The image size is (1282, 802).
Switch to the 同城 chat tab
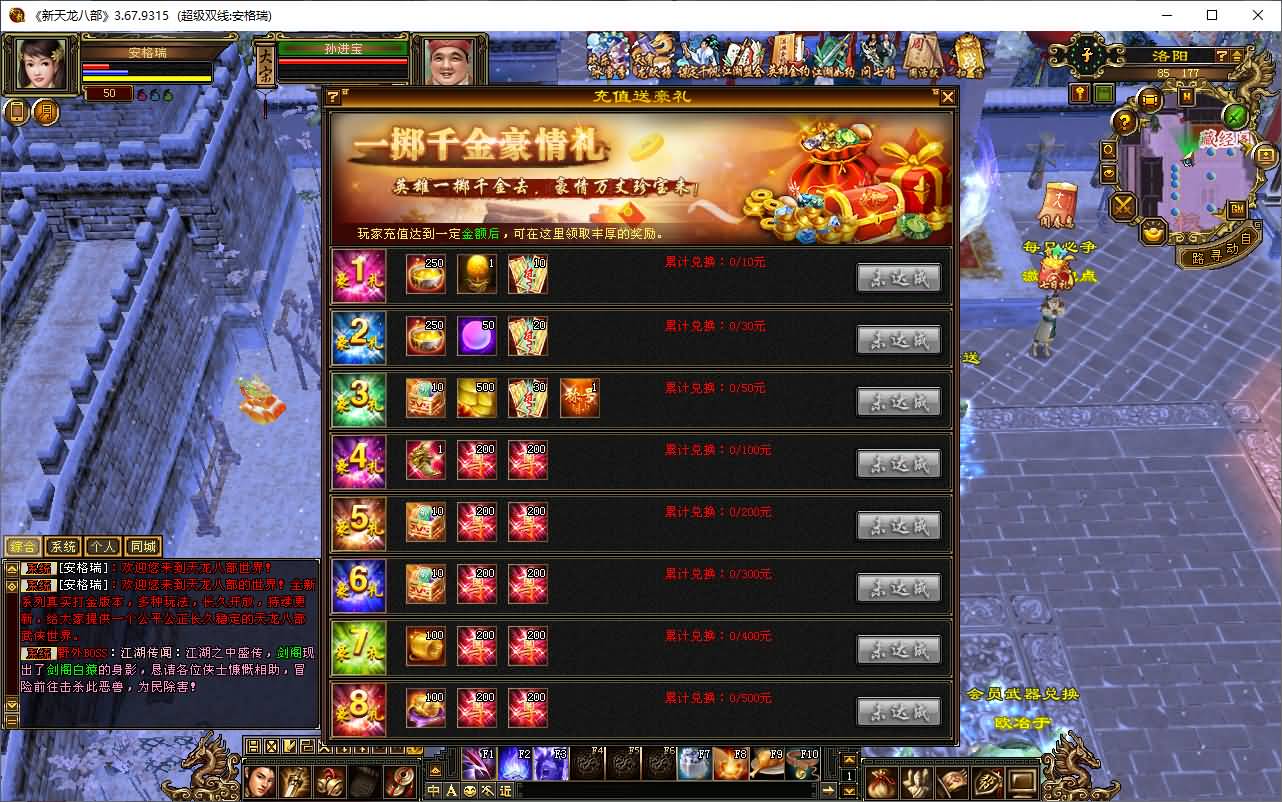coord(142,546)
